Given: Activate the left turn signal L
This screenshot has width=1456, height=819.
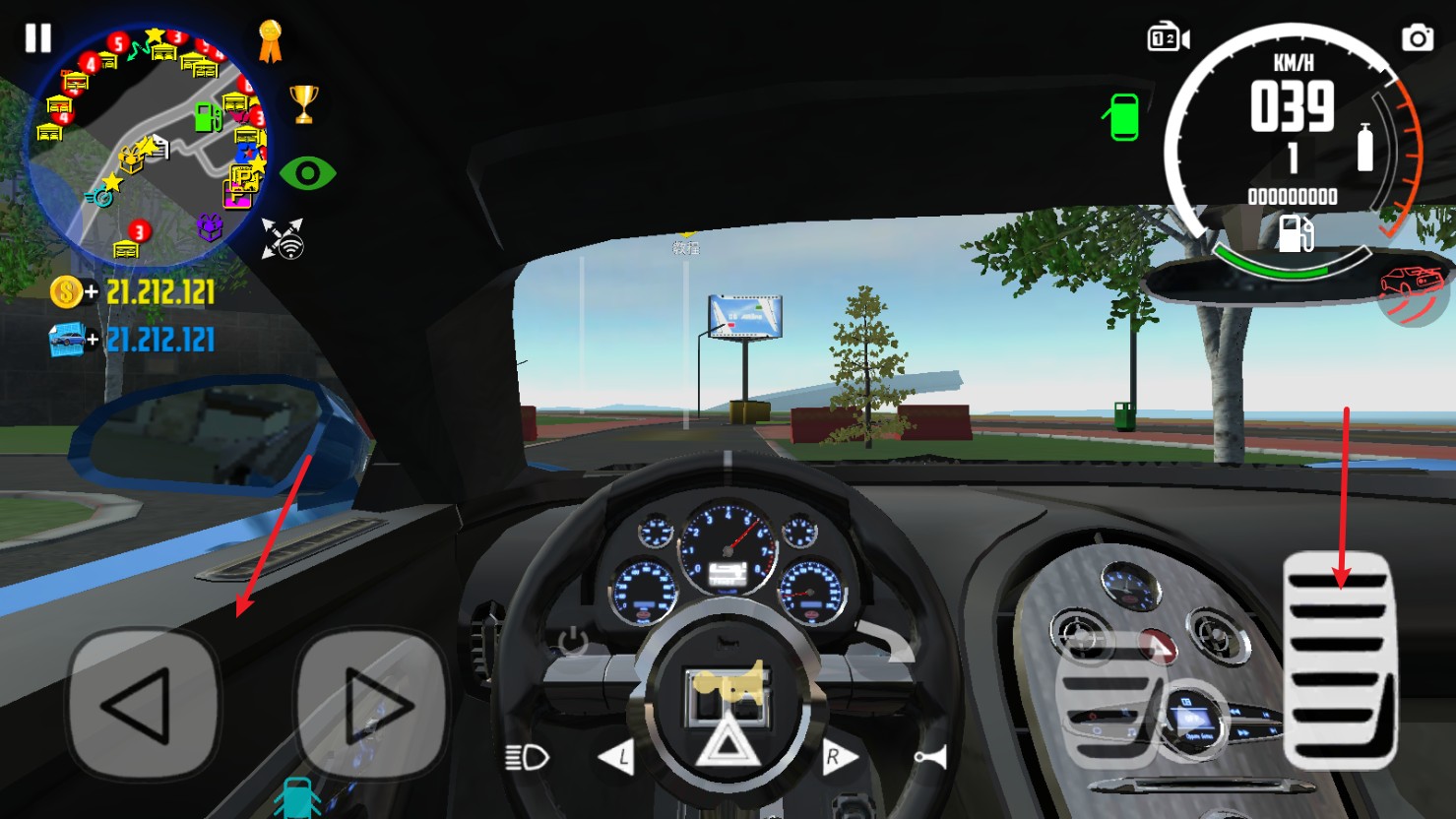Looking at the screenshot, I should [x=616, y=757].
